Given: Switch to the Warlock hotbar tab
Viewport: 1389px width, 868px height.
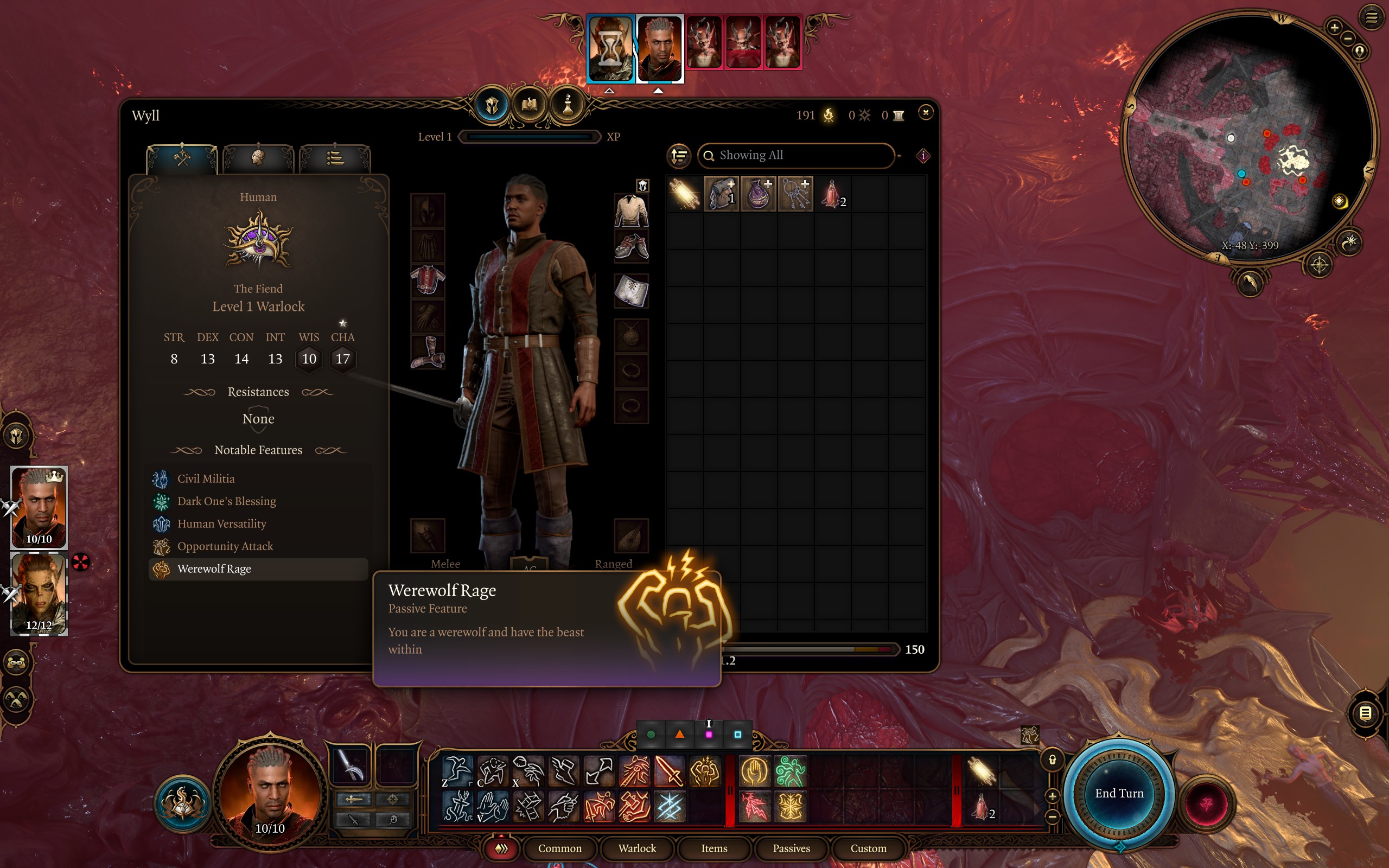Looking at the screenshot, I should pos(636,848).
